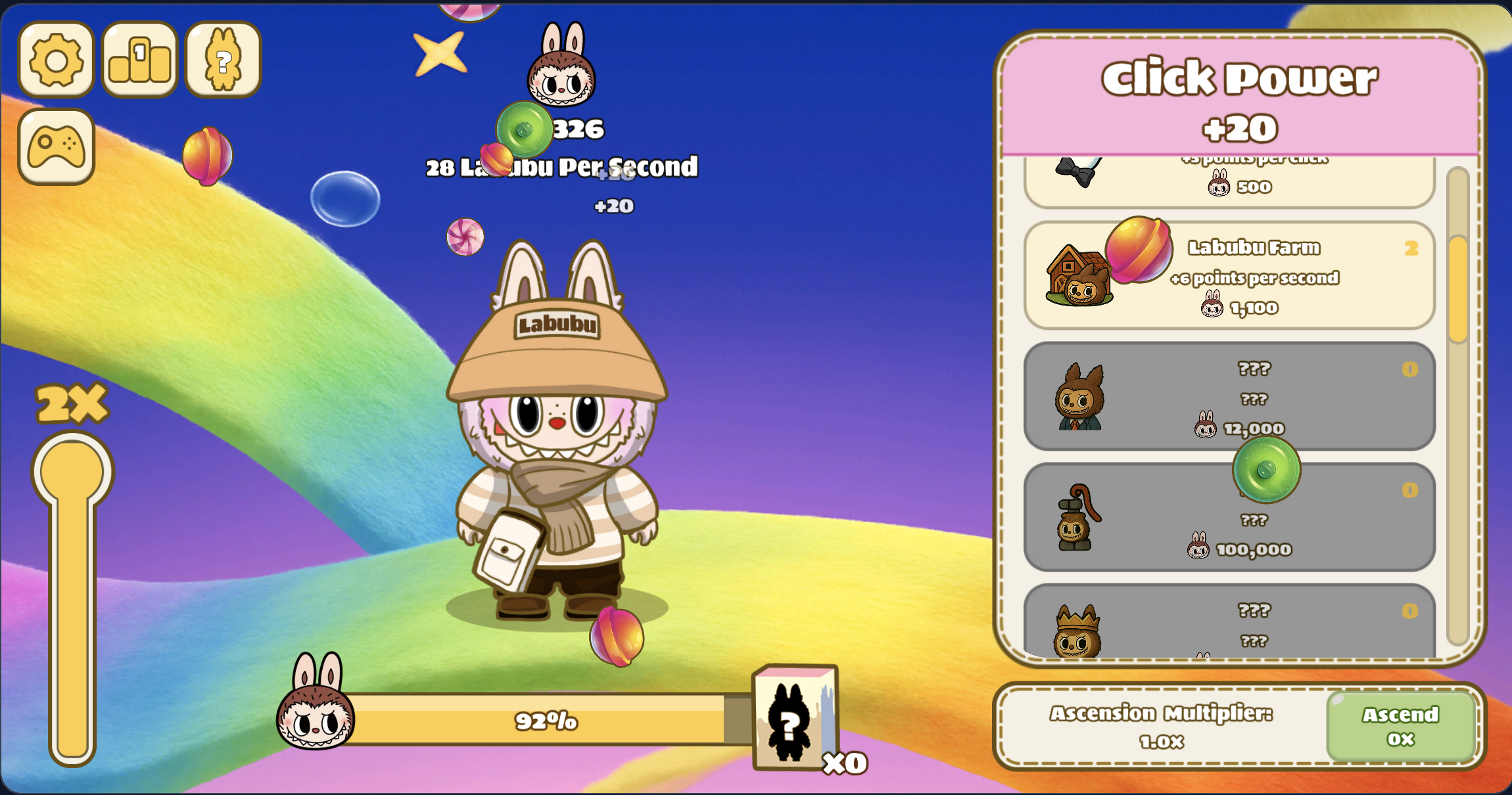Screen dimensions: 1512x795
Task: Open the leaderboard podium icon
Action: pyautogui.click(x=139, y=60)
